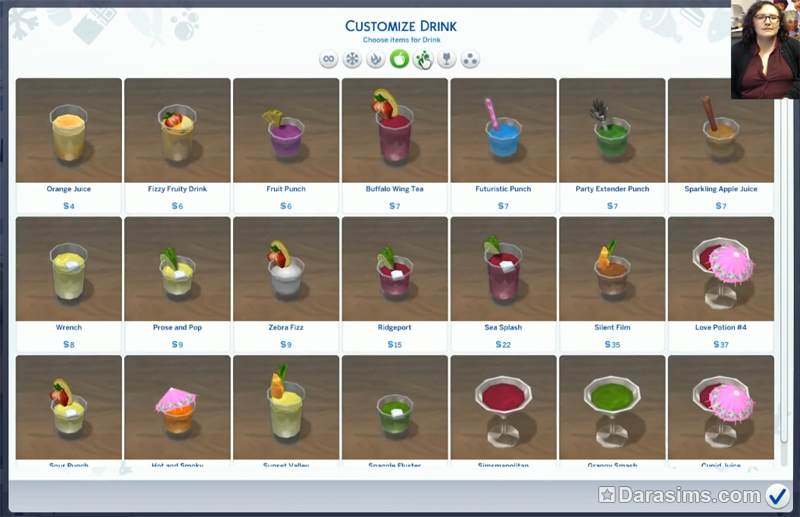Select the green apple drink filter
The height and width of the screenshot is (517, 800).
(x=399, y=59)
